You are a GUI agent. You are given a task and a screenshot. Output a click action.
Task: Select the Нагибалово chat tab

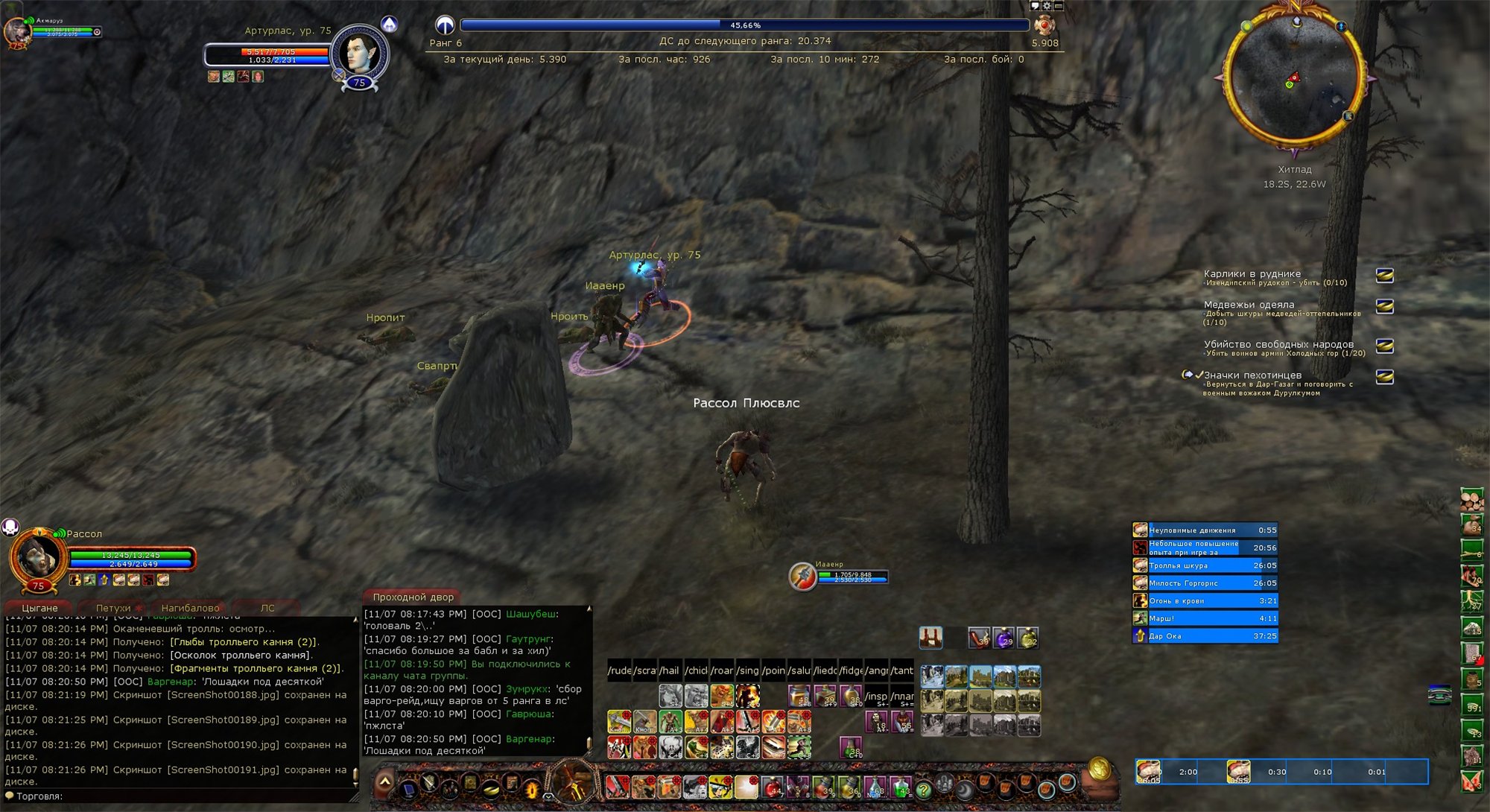[x=190, y=608]
